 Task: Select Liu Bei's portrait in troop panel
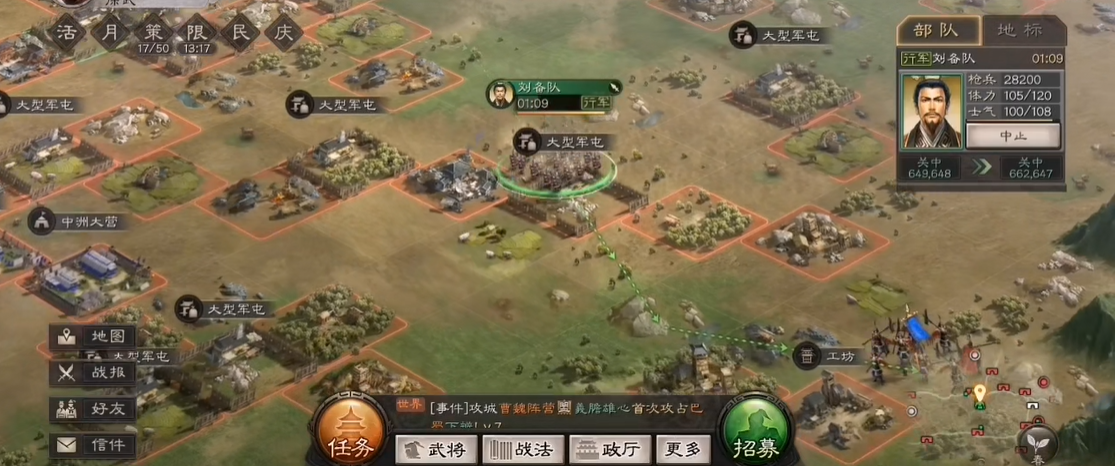click(x=931, y=111)
